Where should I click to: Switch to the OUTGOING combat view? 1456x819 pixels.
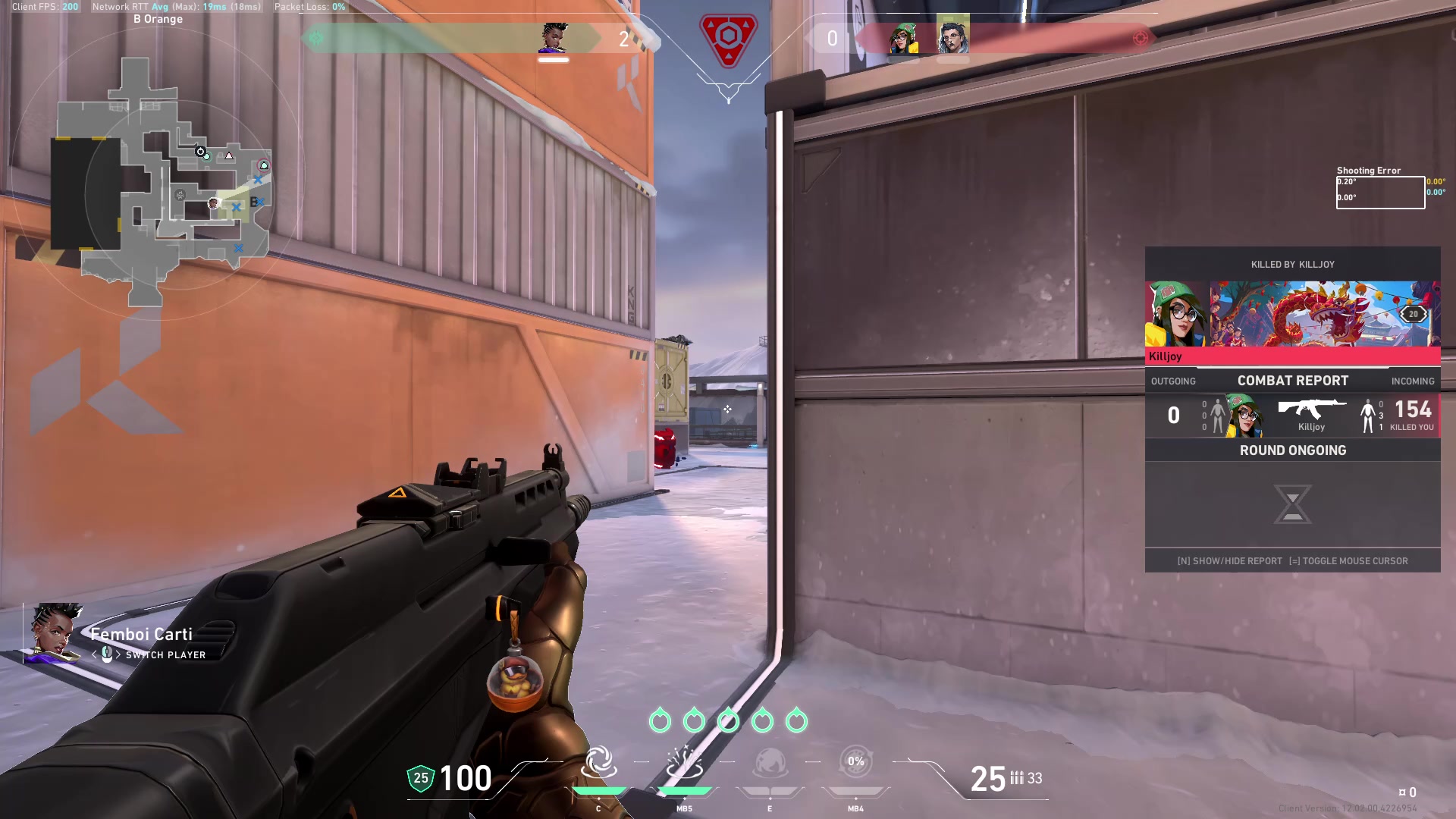(x=1173, y=381)
